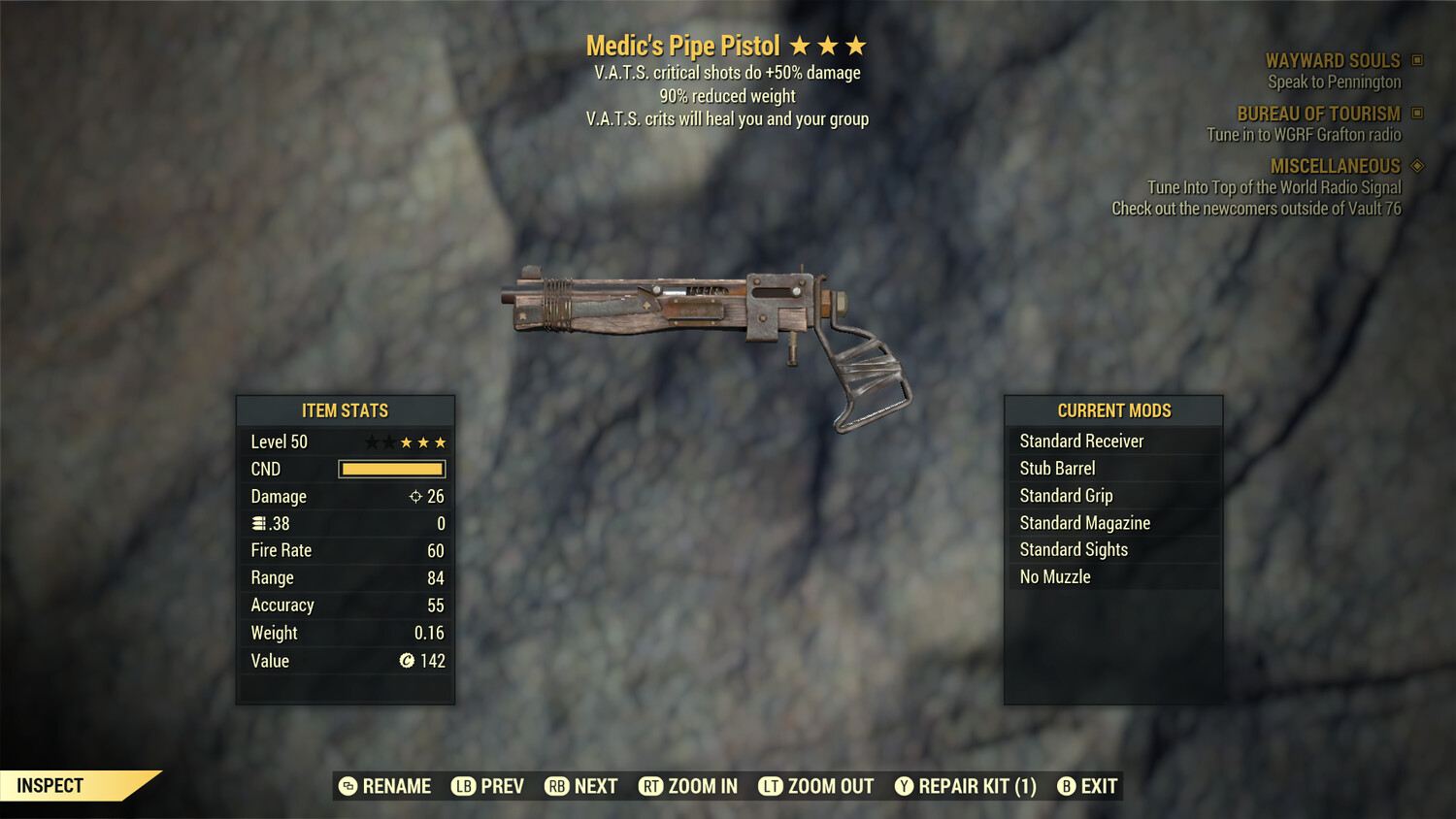Expand the MISCELLANEOUS objective list
Screen dimensions: 1456x819
click(x=1336, y=166)
